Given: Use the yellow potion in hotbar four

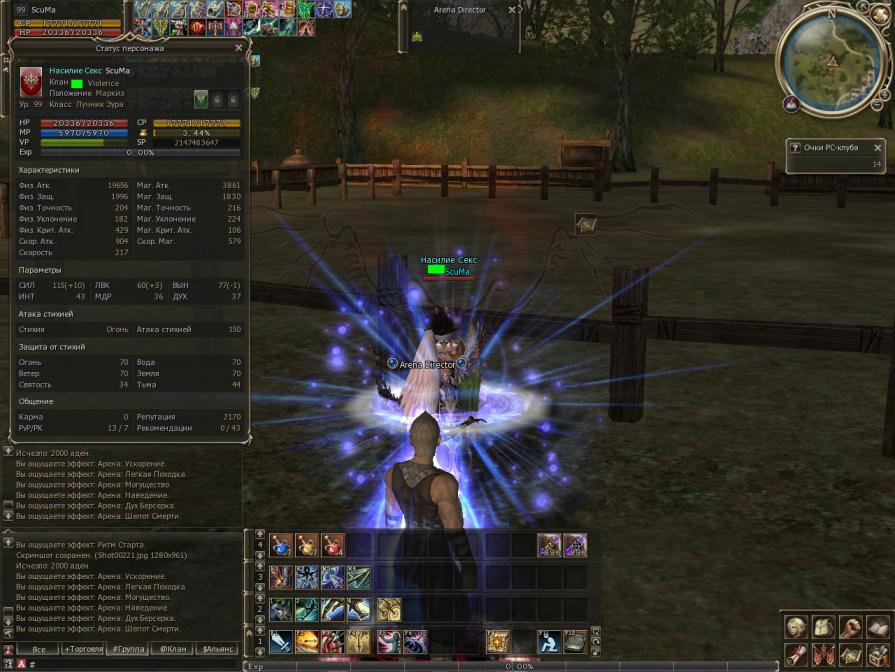Looking at the screenshot, I should coord(307,545).
